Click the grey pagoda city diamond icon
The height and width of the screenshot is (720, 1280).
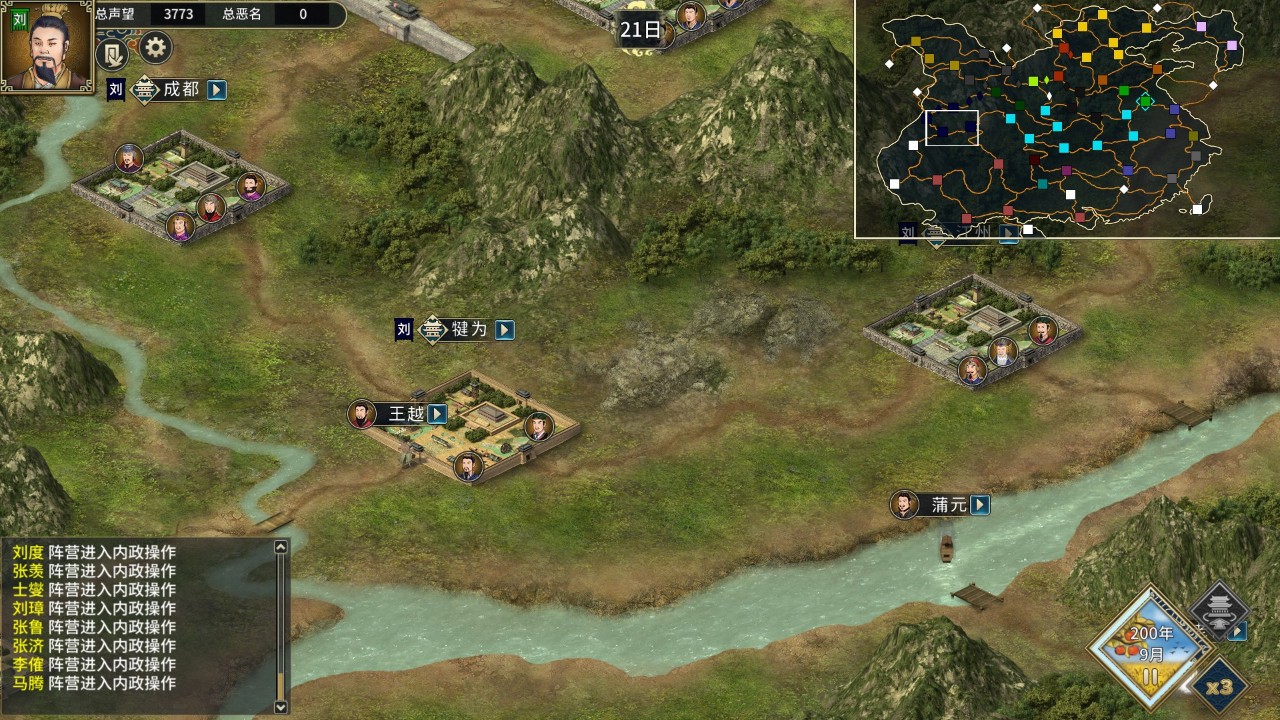[x=1218, y=610]
